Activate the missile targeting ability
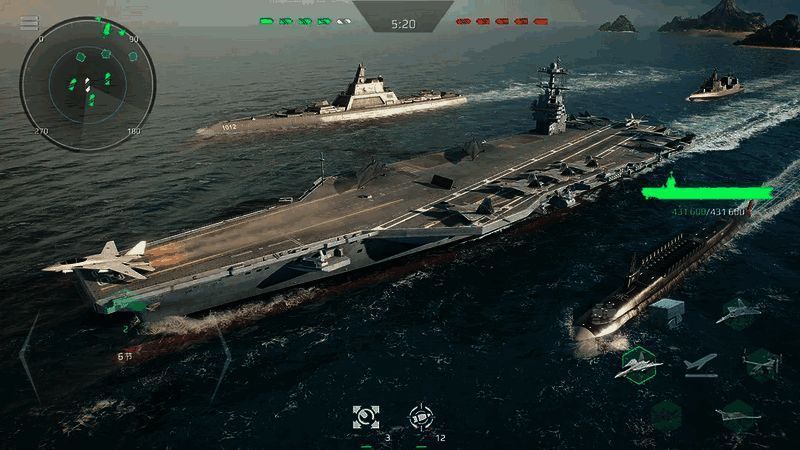Screen dimensions: 800x450 pos(421,417)
